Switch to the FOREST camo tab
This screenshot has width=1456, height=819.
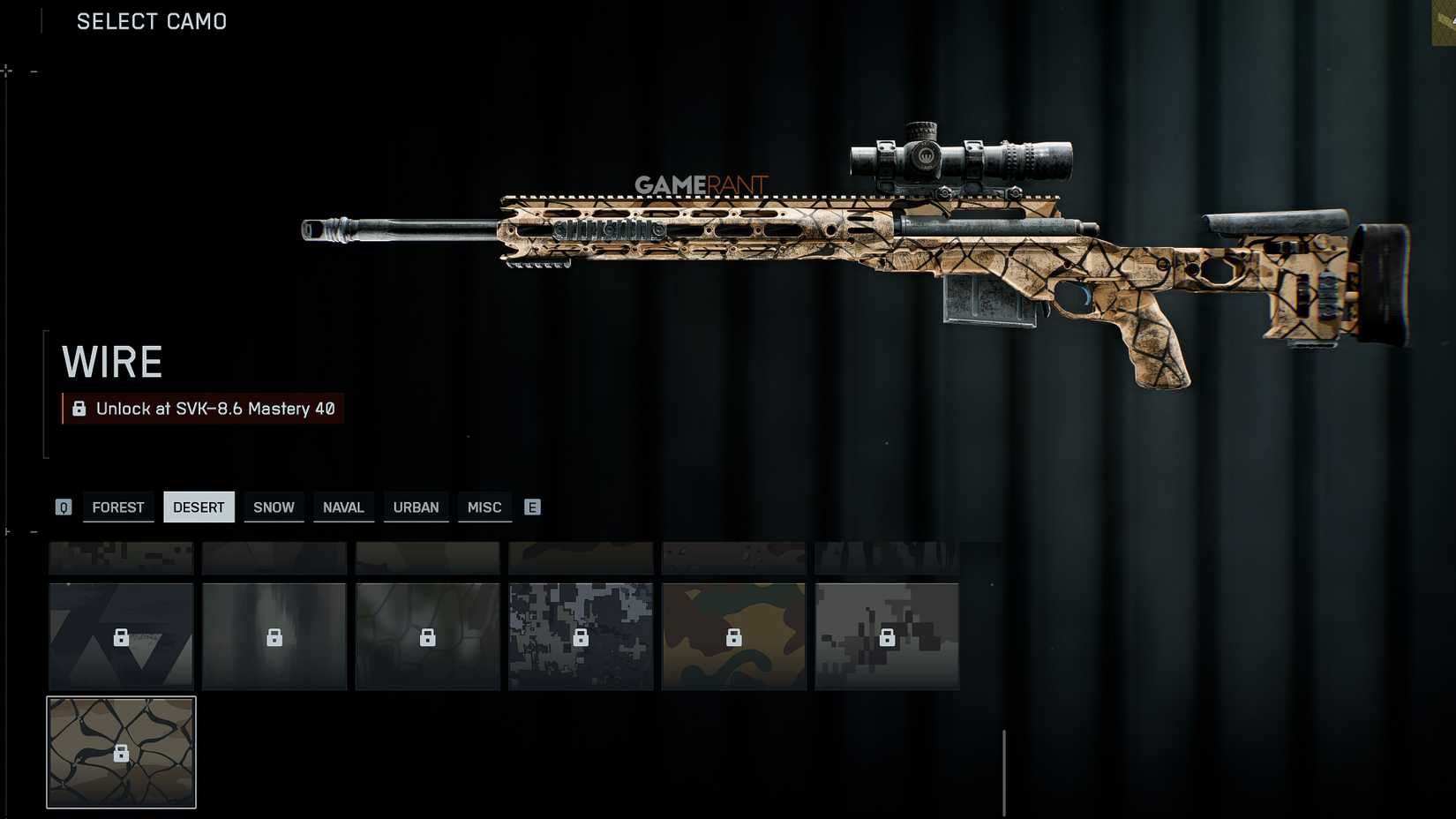[x=117, y=507]
